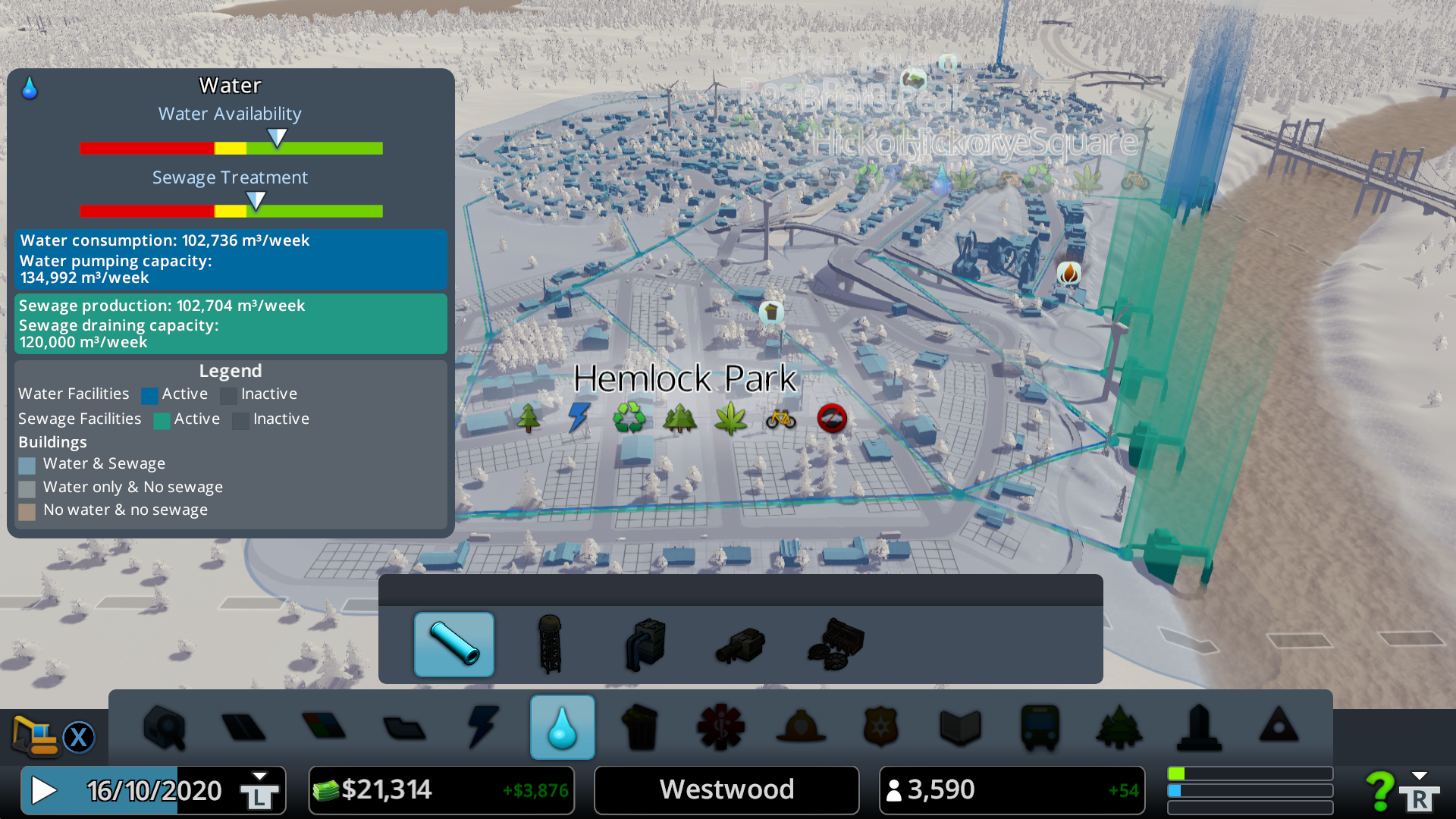The image size is (1456, 819).
Task: Select the water drain pipe building
Action: point(741,645)
